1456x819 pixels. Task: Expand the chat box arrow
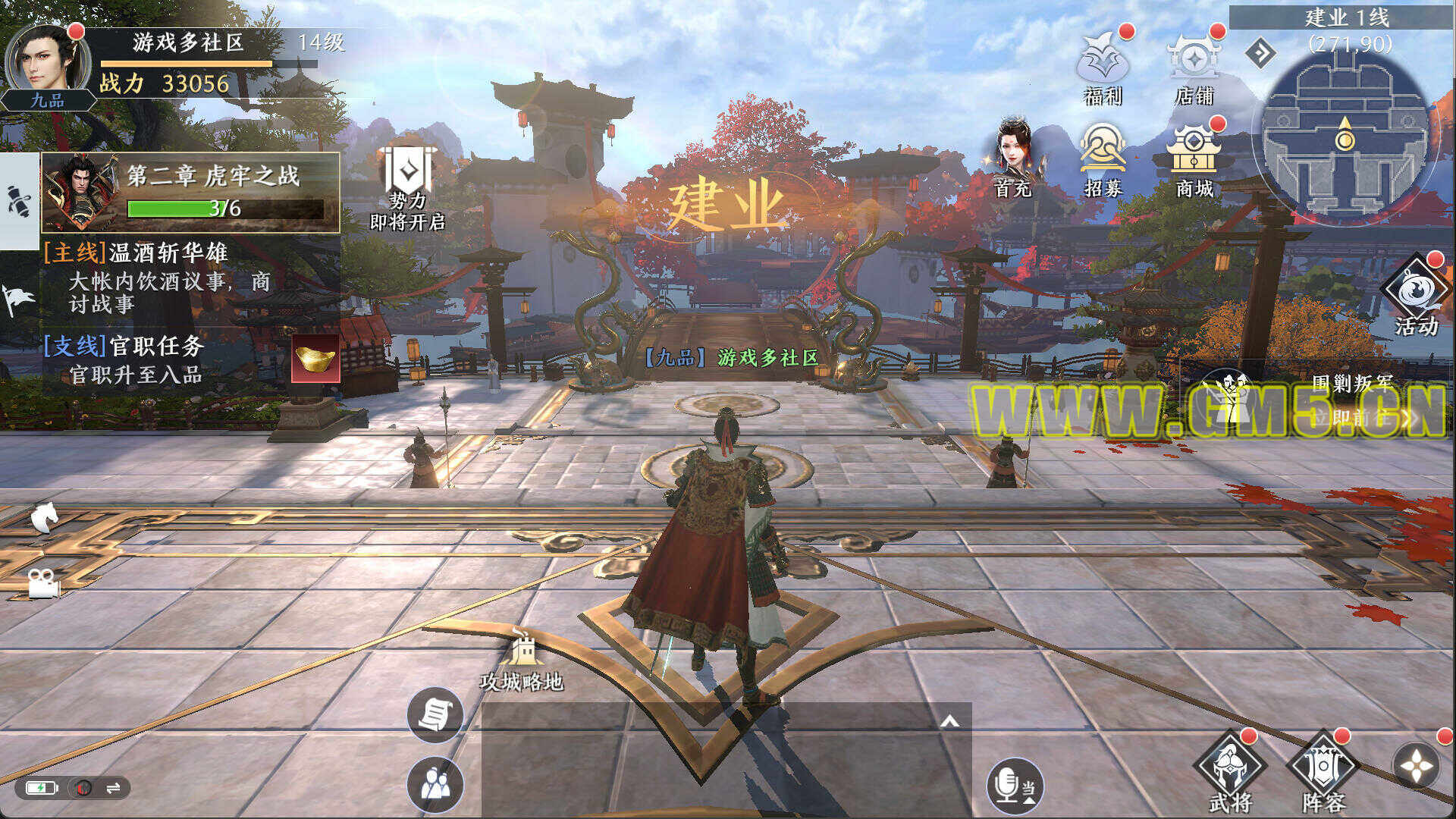click(949, 721)
